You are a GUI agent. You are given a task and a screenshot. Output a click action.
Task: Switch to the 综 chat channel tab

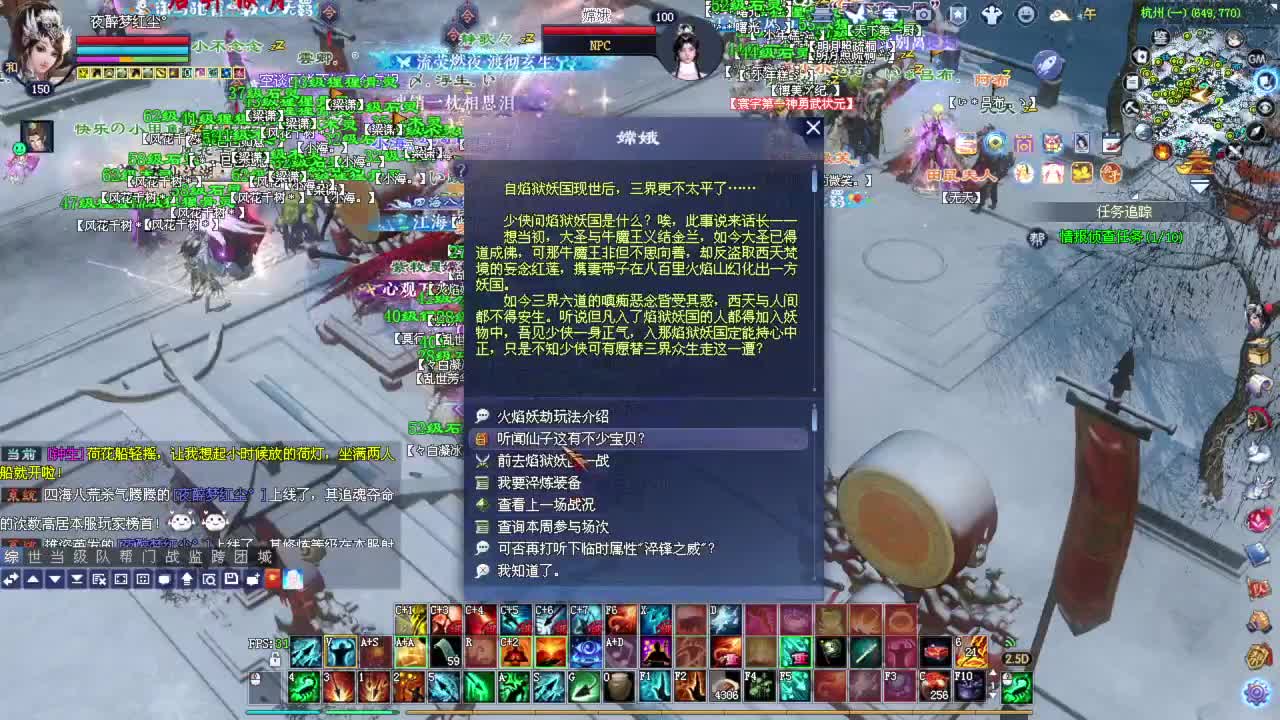(x=14, y=558)
